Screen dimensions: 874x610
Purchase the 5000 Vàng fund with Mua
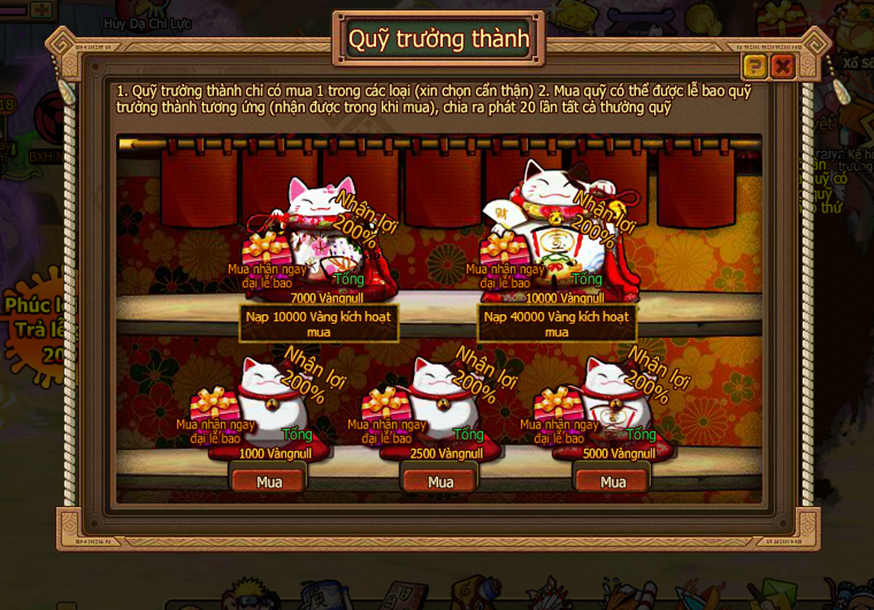click(x=613, y=482)
